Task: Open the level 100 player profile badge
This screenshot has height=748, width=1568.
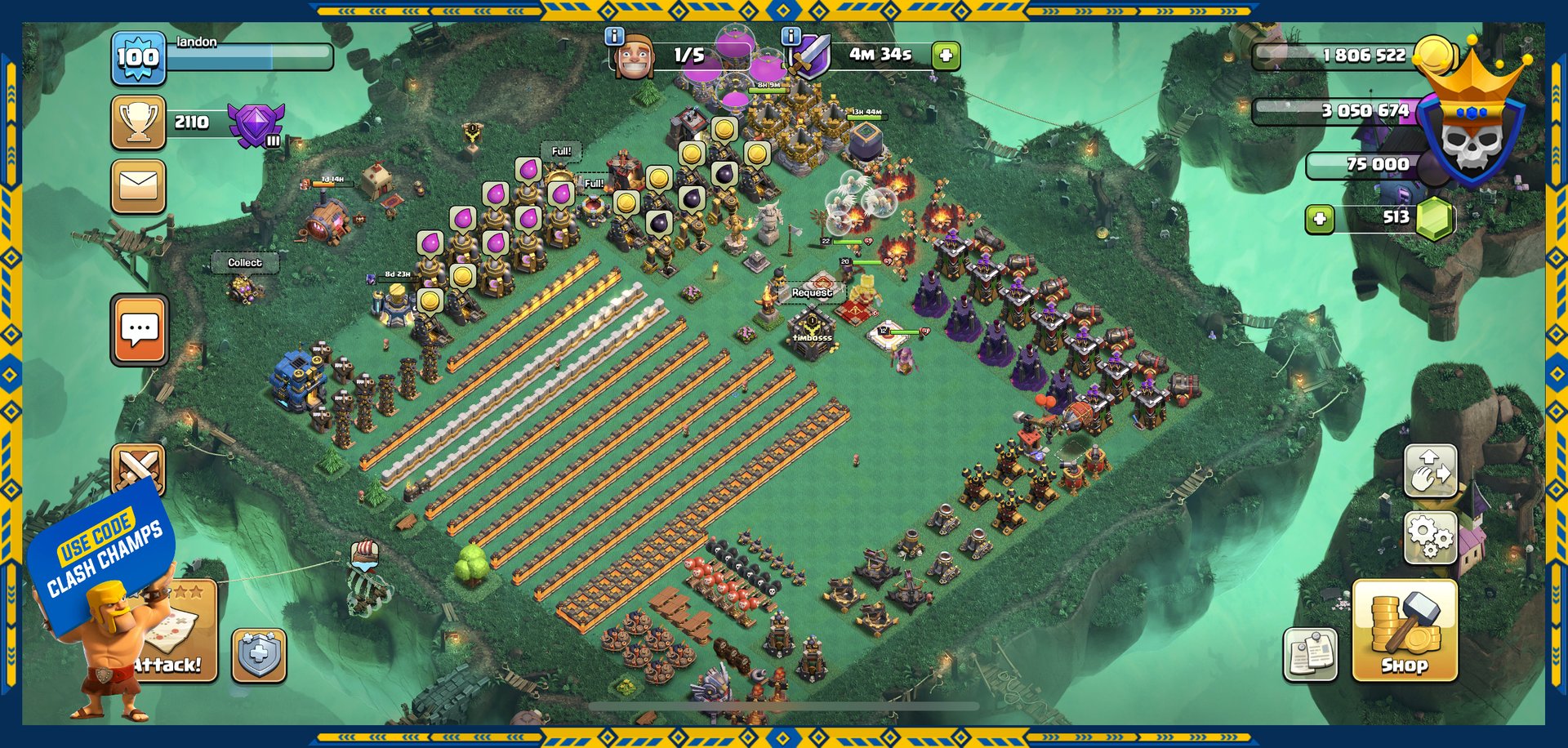Action: coord(137,57)
